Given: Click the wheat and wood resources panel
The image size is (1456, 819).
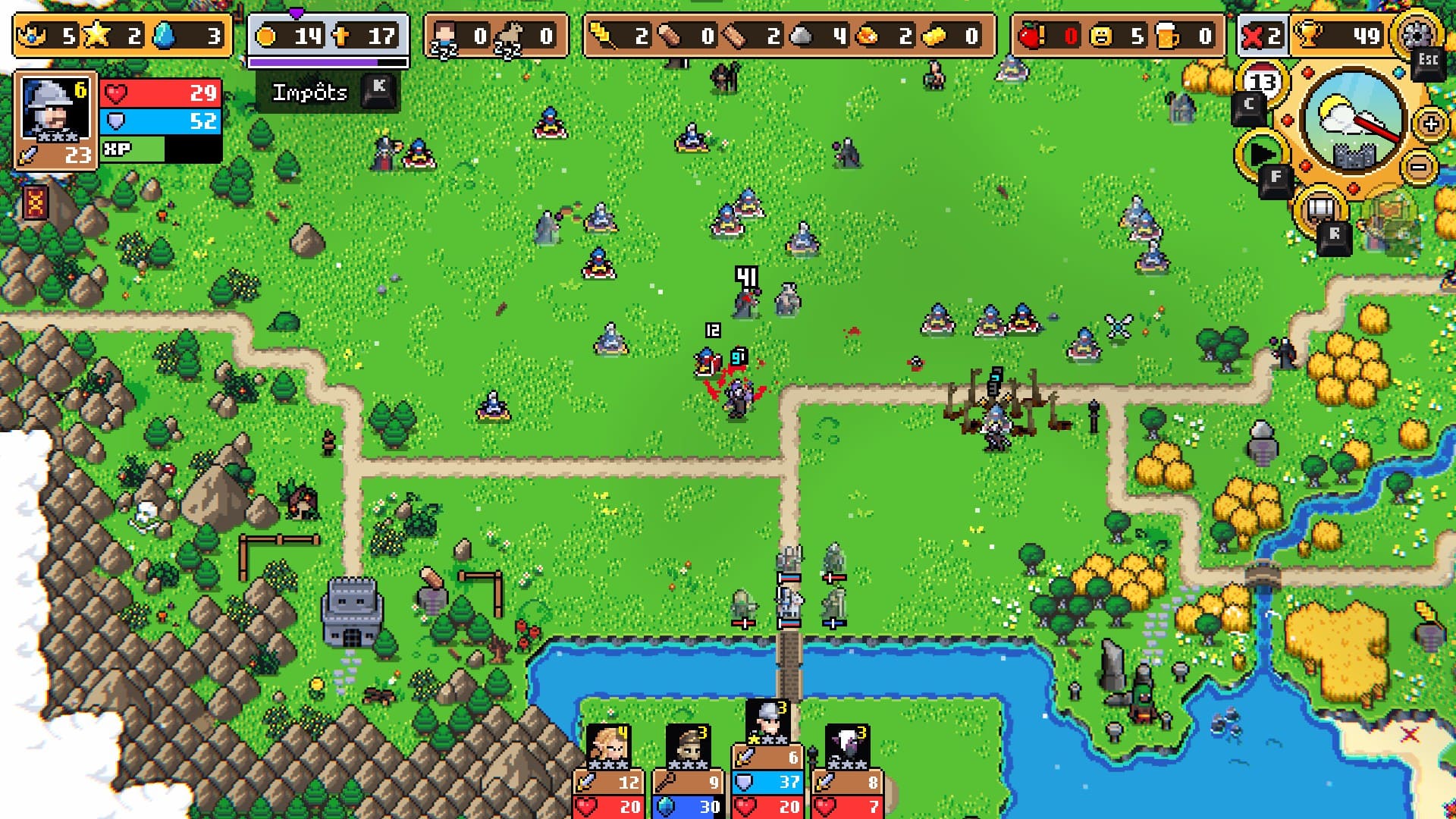Looking at the screenshot, I should pyautogui.click(x=789, y=36).
